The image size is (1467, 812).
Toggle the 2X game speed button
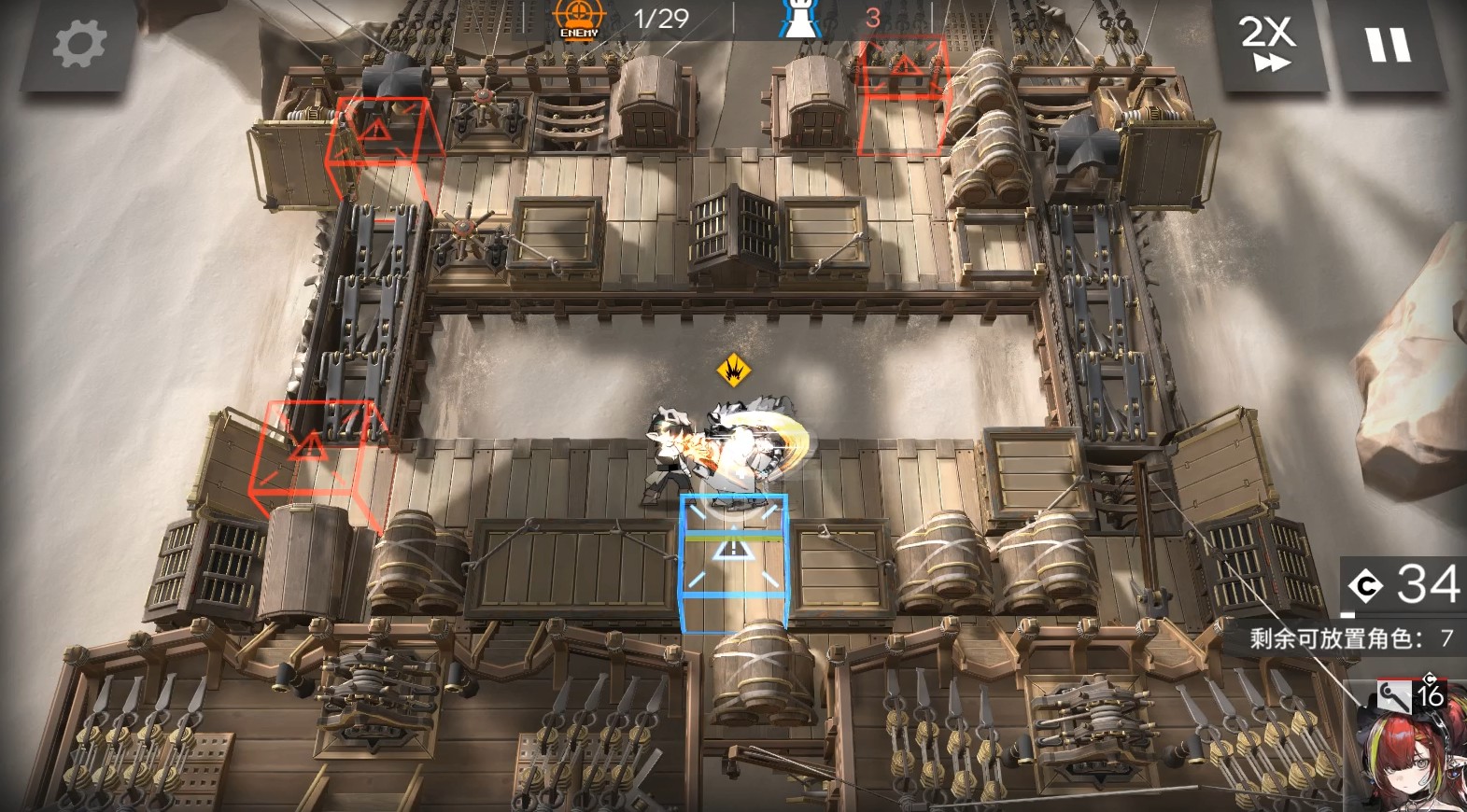pos(1268,44)
